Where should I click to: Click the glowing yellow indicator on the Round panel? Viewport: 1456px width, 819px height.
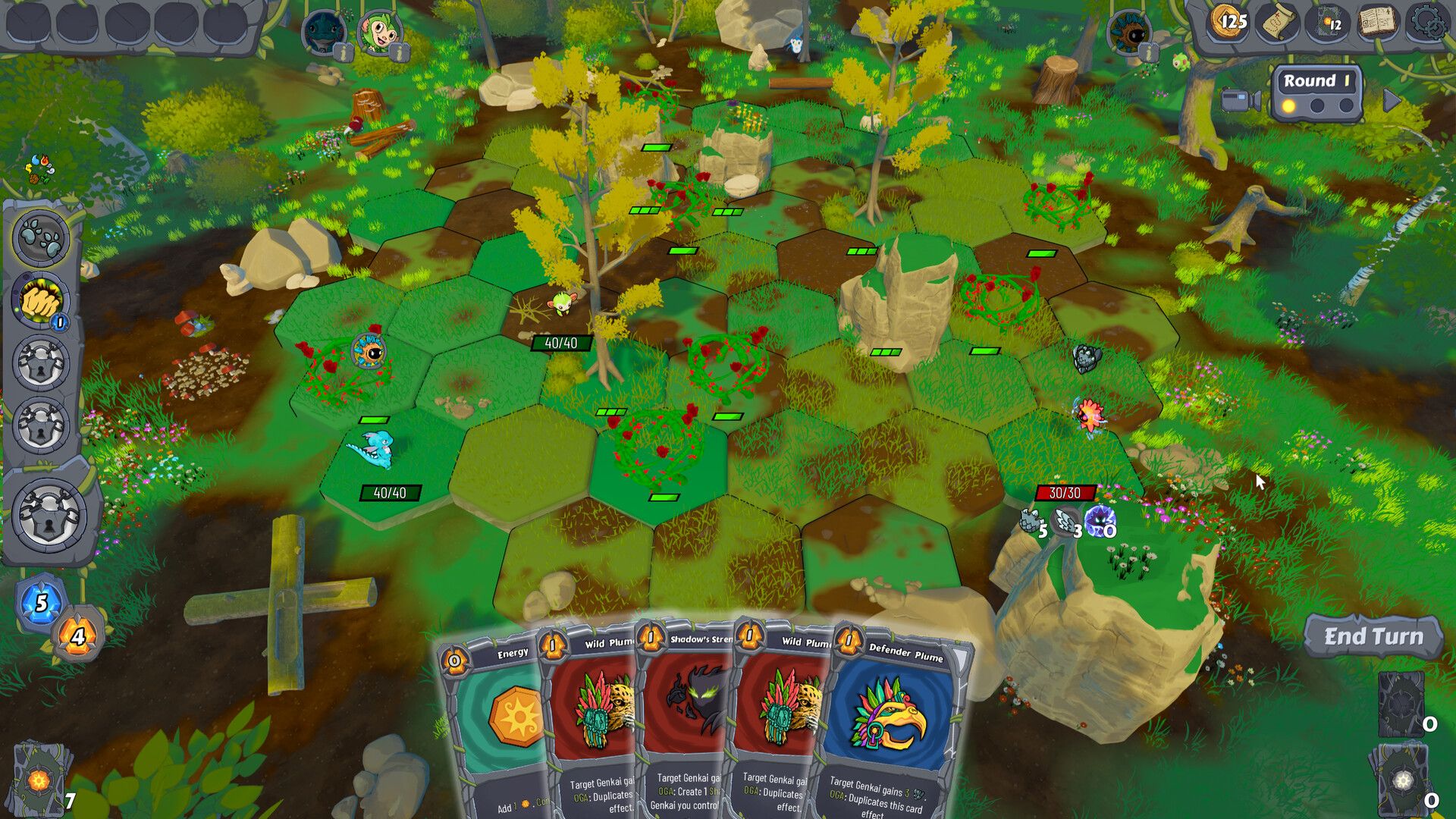click(1288, 107)
